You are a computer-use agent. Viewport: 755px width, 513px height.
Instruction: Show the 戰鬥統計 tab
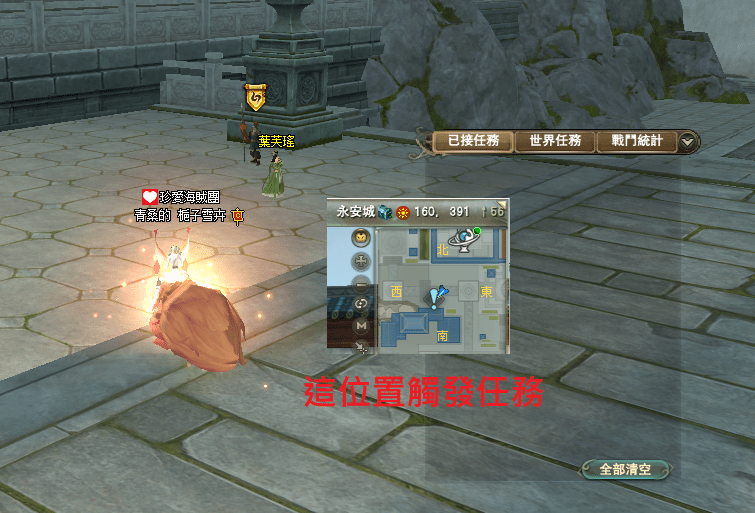[637, 141]
